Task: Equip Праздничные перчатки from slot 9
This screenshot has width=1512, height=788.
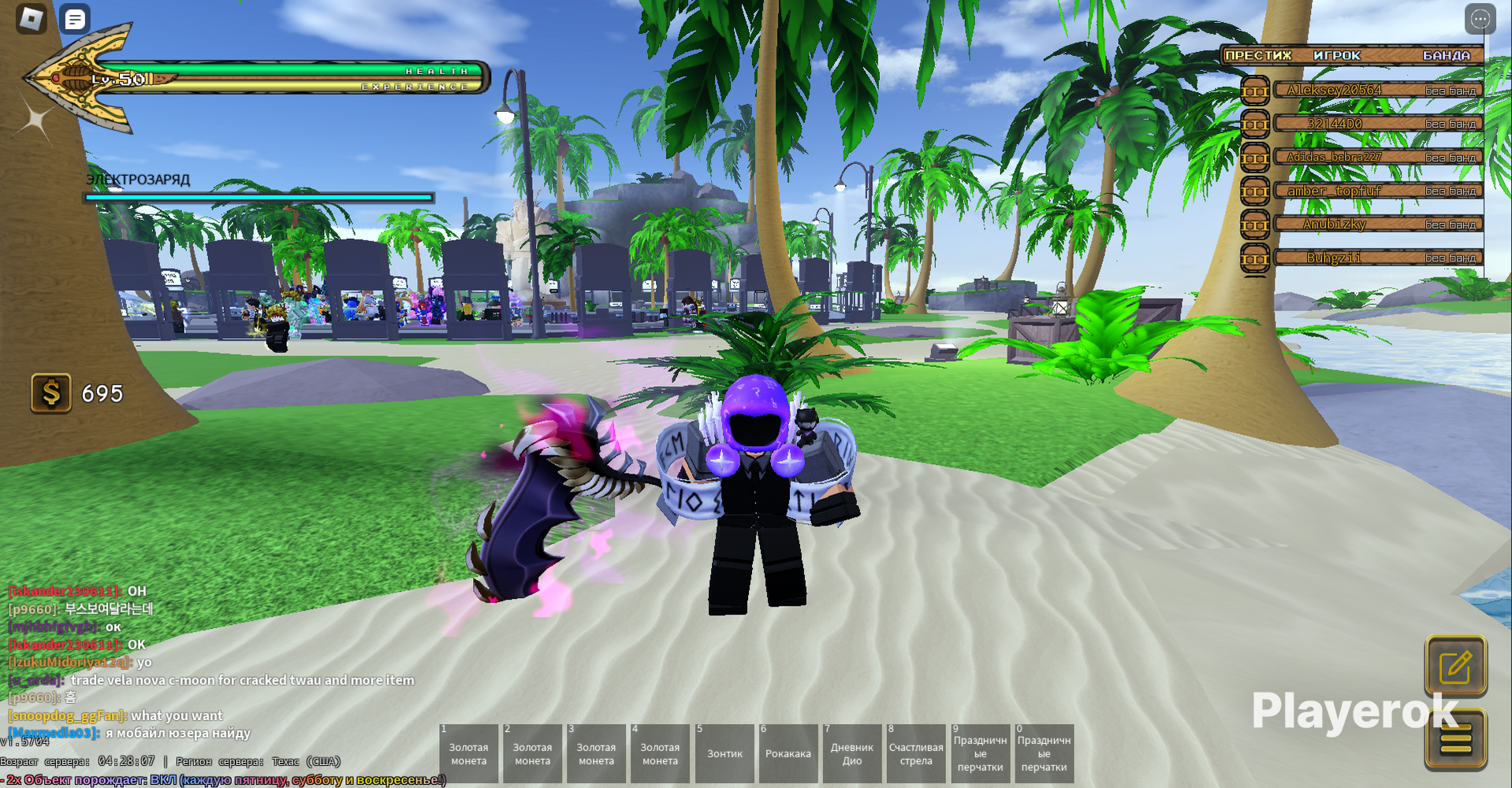Action: click(x=979, y=753)
